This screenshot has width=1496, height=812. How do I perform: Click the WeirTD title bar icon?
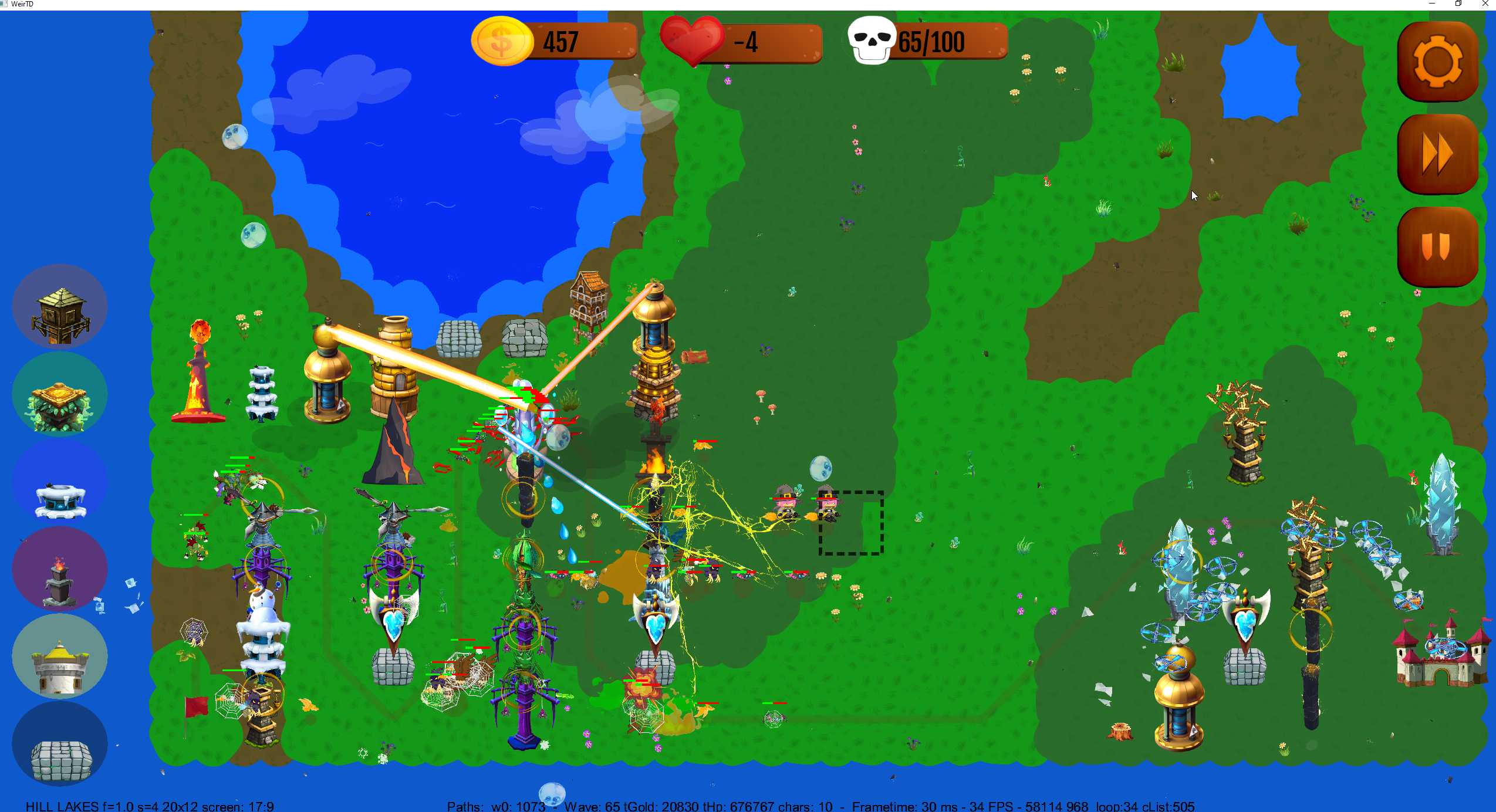coord(5,4)
